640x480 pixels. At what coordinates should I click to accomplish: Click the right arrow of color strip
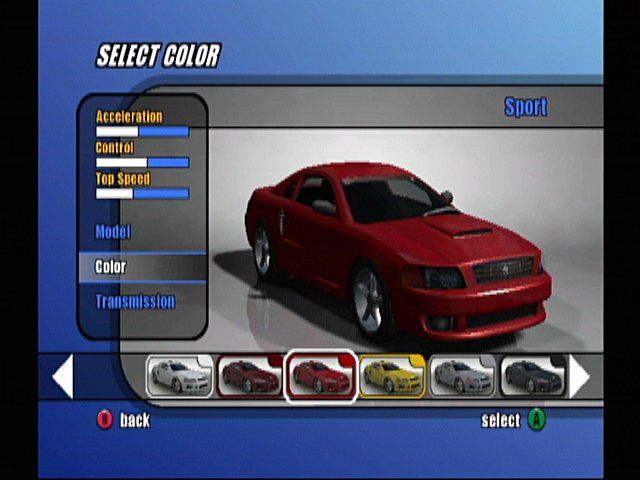[x=579, y=377]
